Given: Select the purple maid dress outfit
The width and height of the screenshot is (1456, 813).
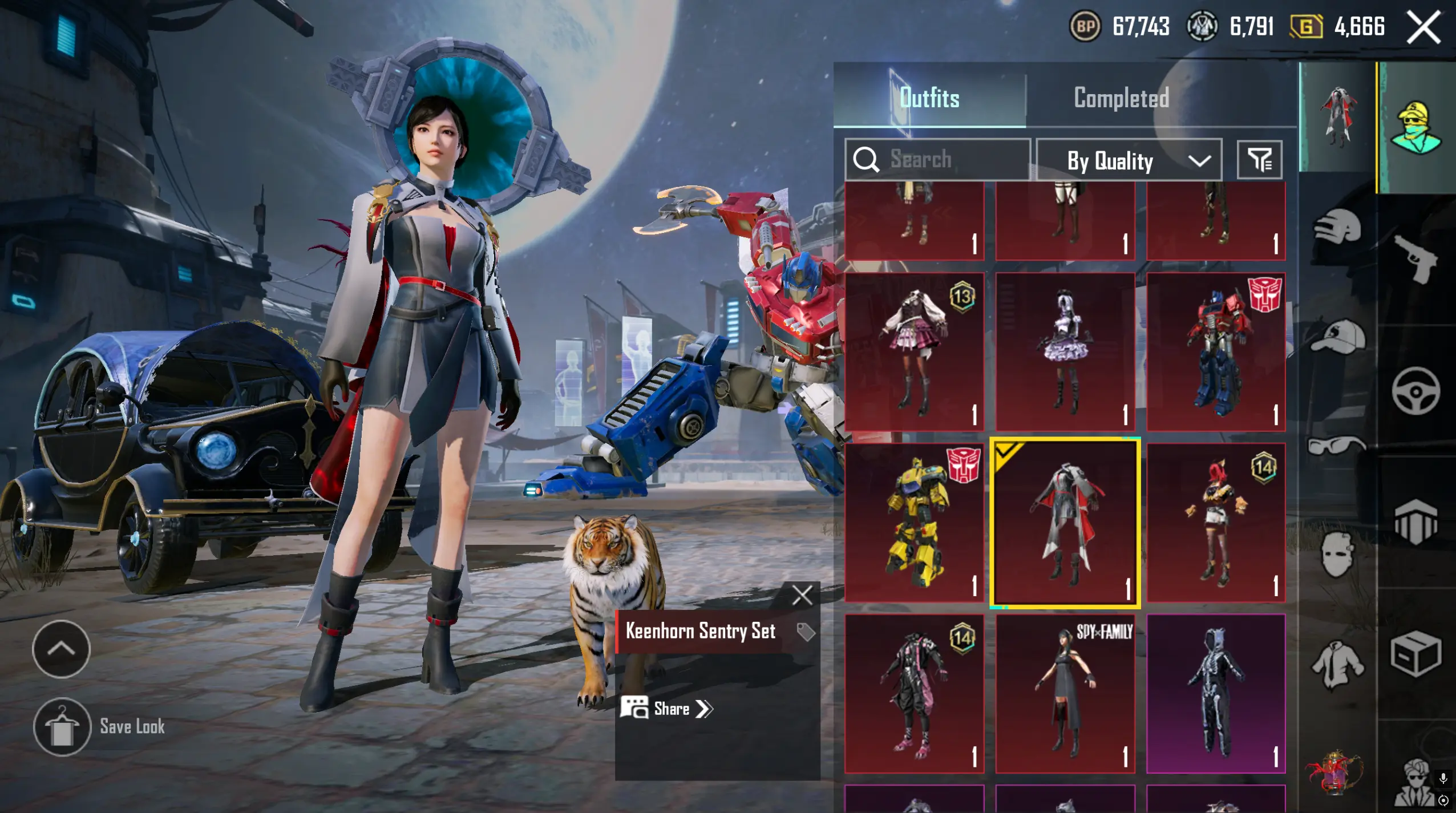Looking at the screenshot, I should pyautogui.click(x=1065, y=351).
